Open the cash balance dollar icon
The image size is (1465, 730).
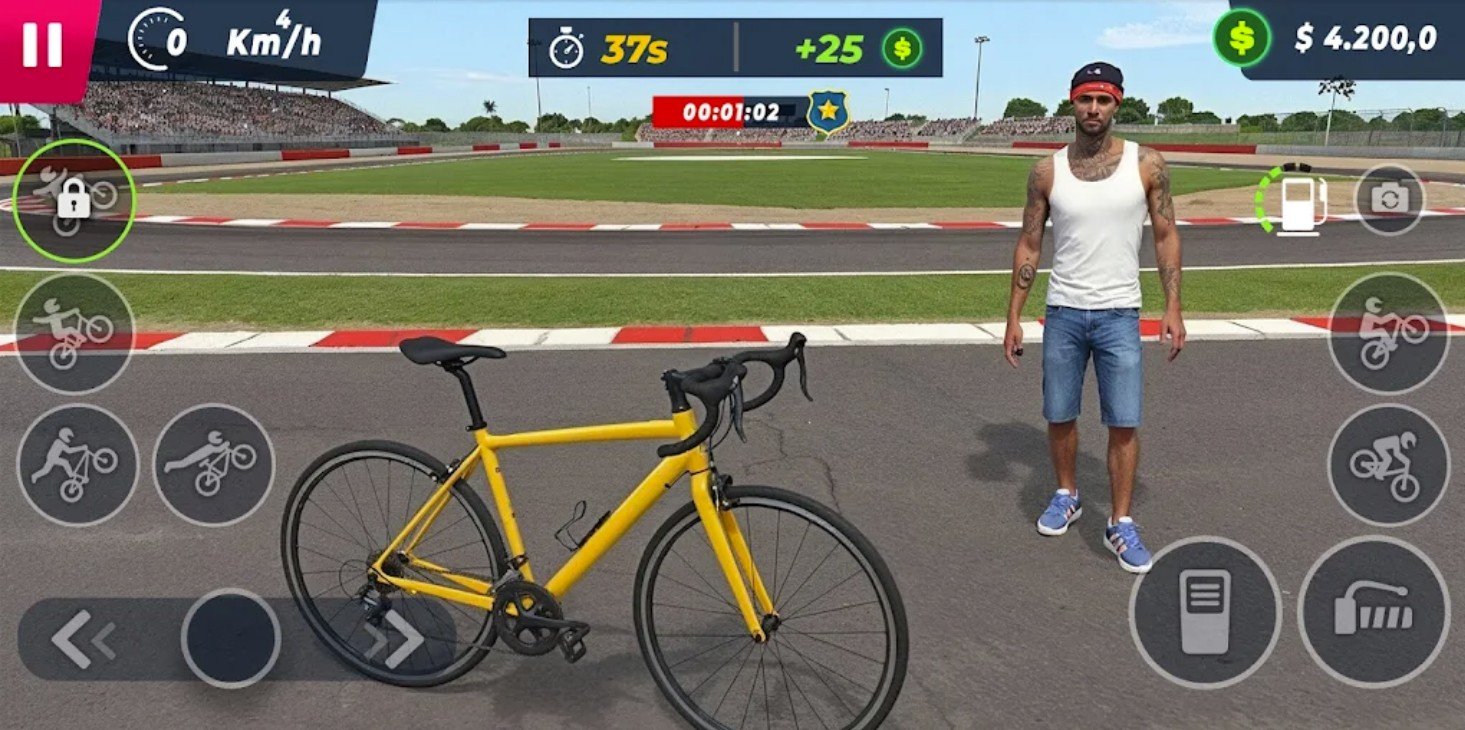1241,38
